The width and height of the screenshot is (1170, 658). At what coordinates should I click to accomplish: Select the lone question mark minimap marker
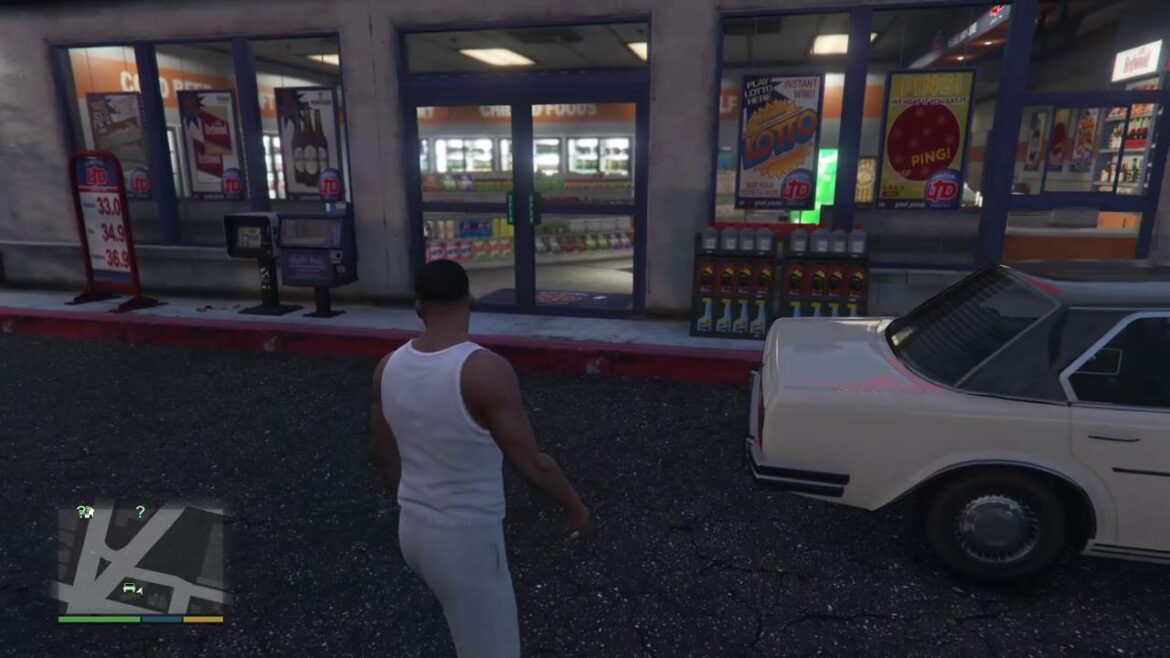pos(140,512)
